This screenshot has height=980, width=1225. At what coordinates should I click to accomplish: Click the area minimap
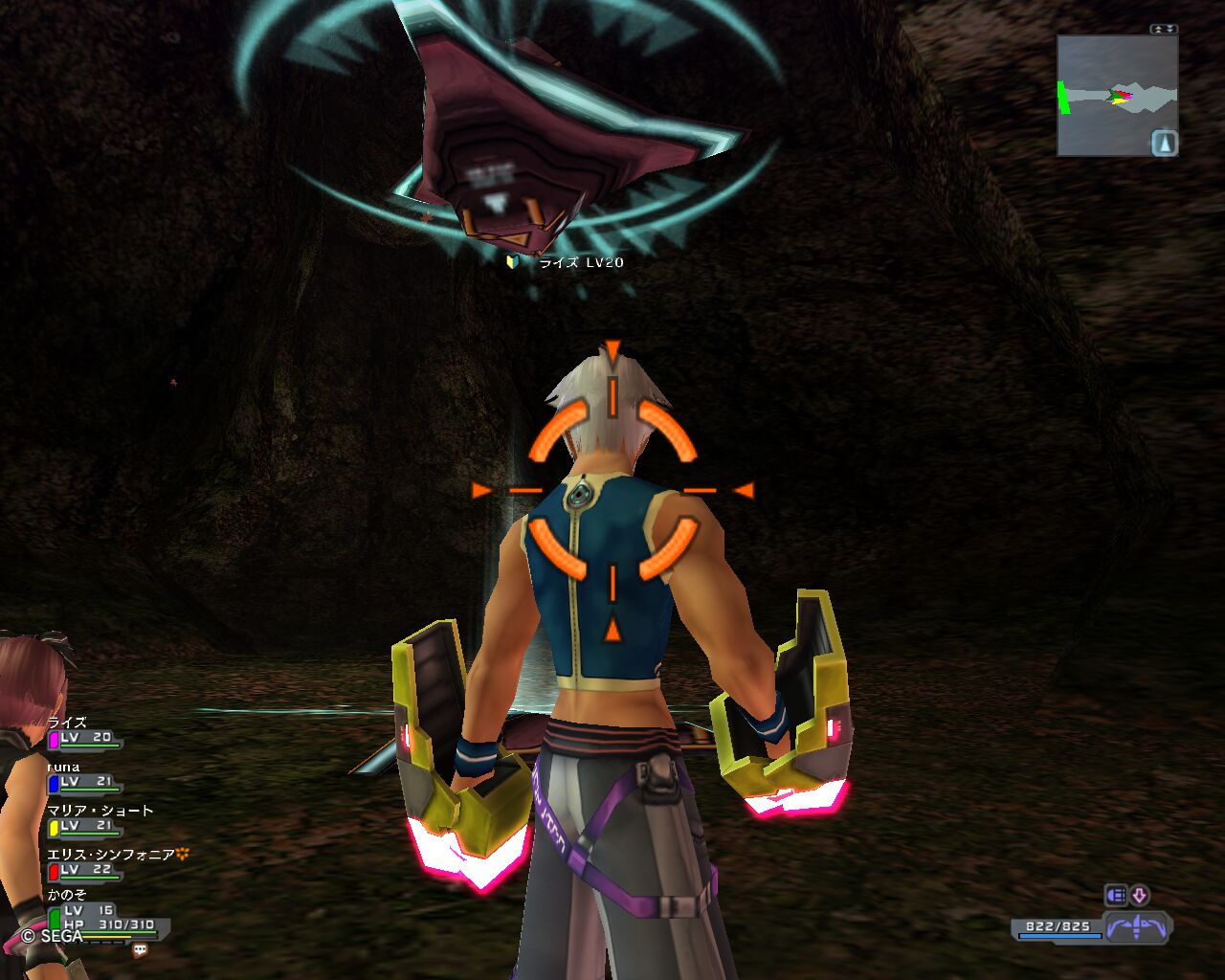[x=1110, y=96]
